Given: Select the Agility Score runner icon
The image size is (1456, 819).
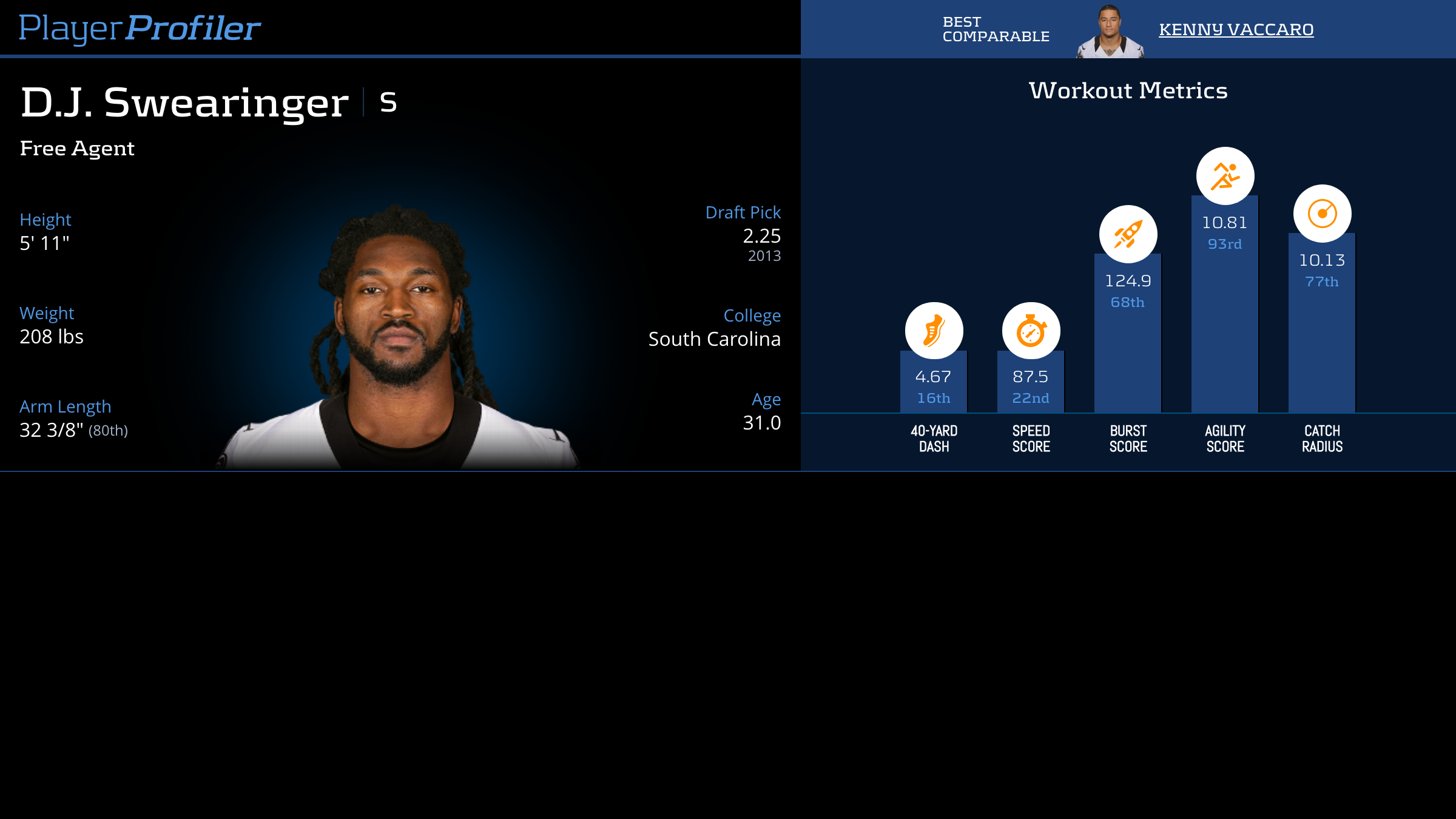Looking at the screenshot, I should point(1225,176).
